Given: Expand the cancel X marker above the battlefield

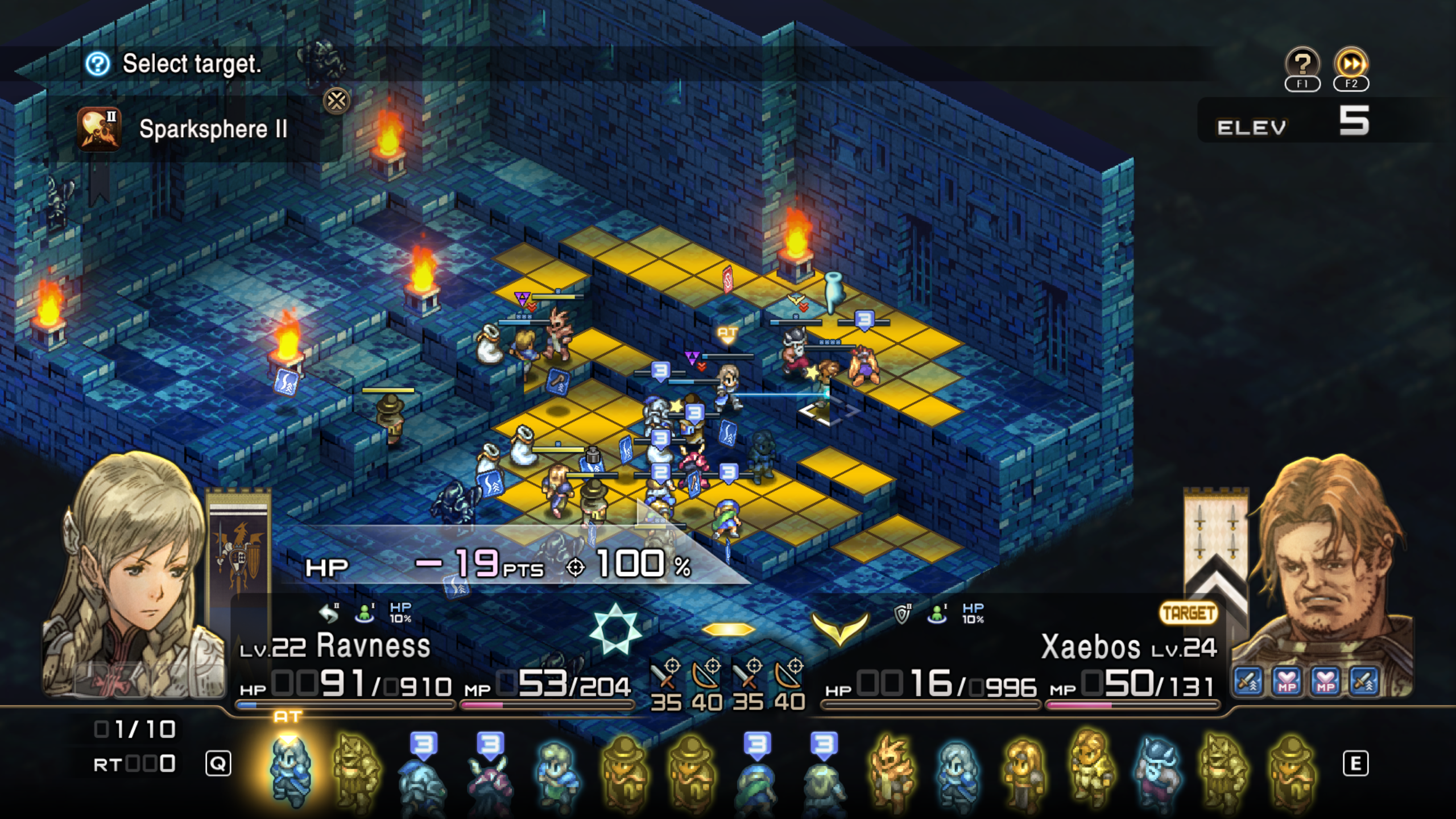Looking at the screenshot, I should [336, 102].
